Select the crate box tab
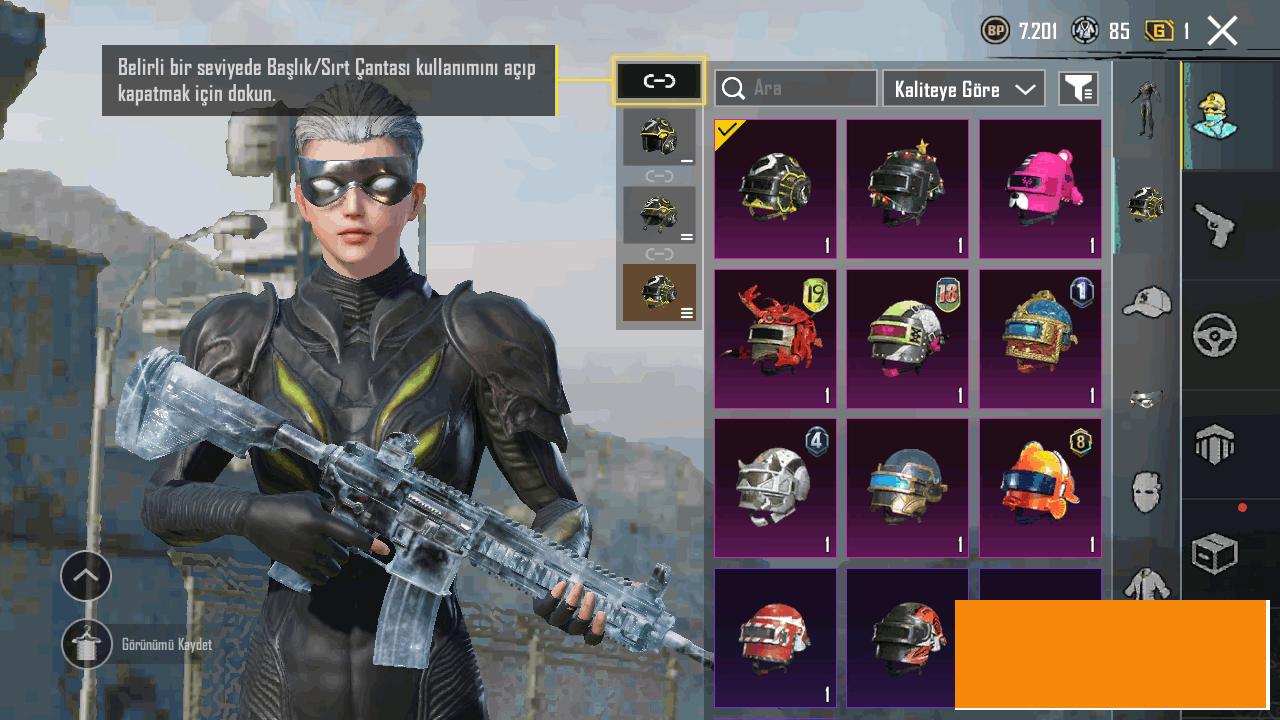 [x=1216, y=552]
